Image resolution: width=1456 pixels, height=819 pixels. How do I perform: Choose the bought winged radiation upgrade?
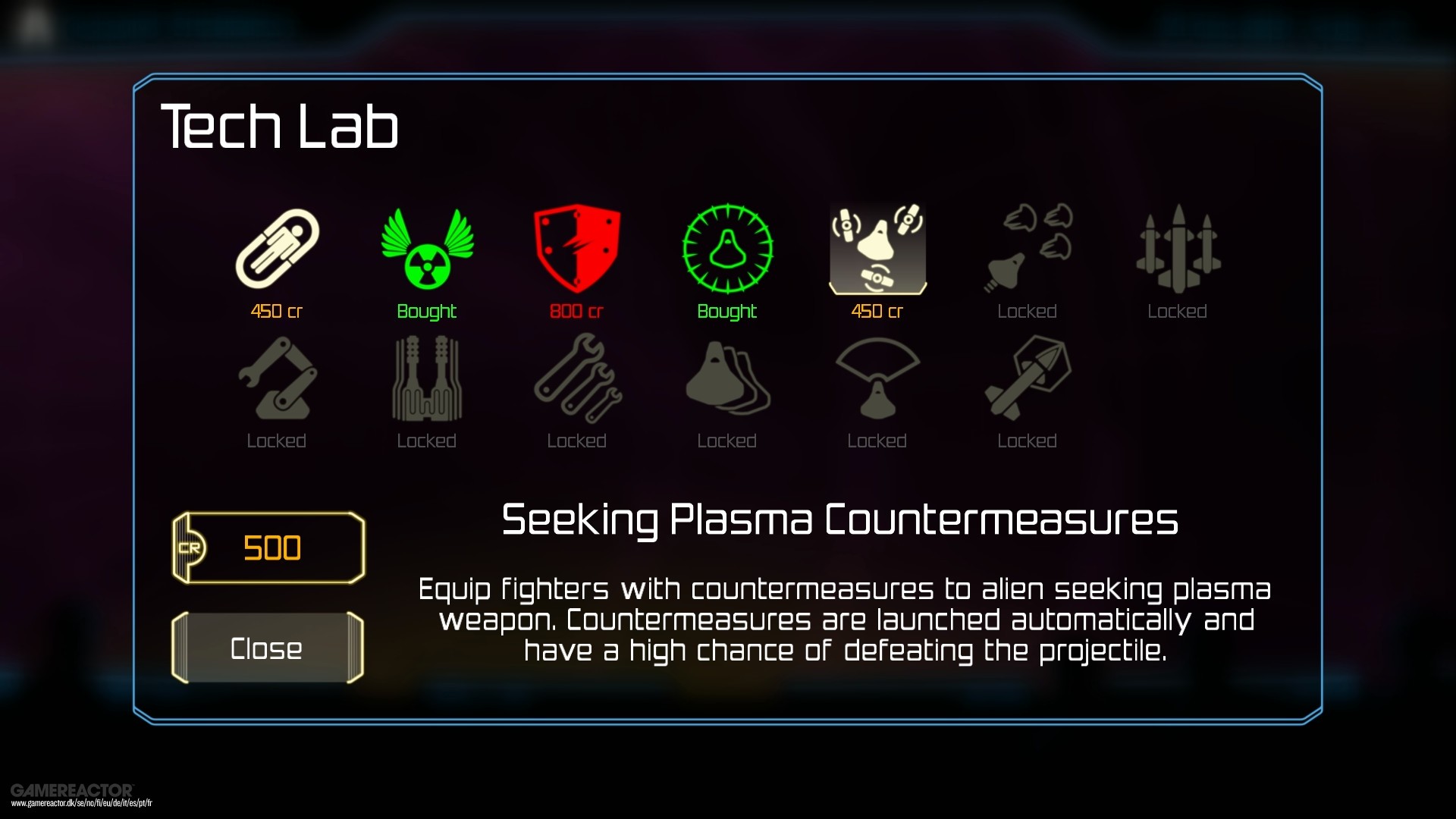427,249
